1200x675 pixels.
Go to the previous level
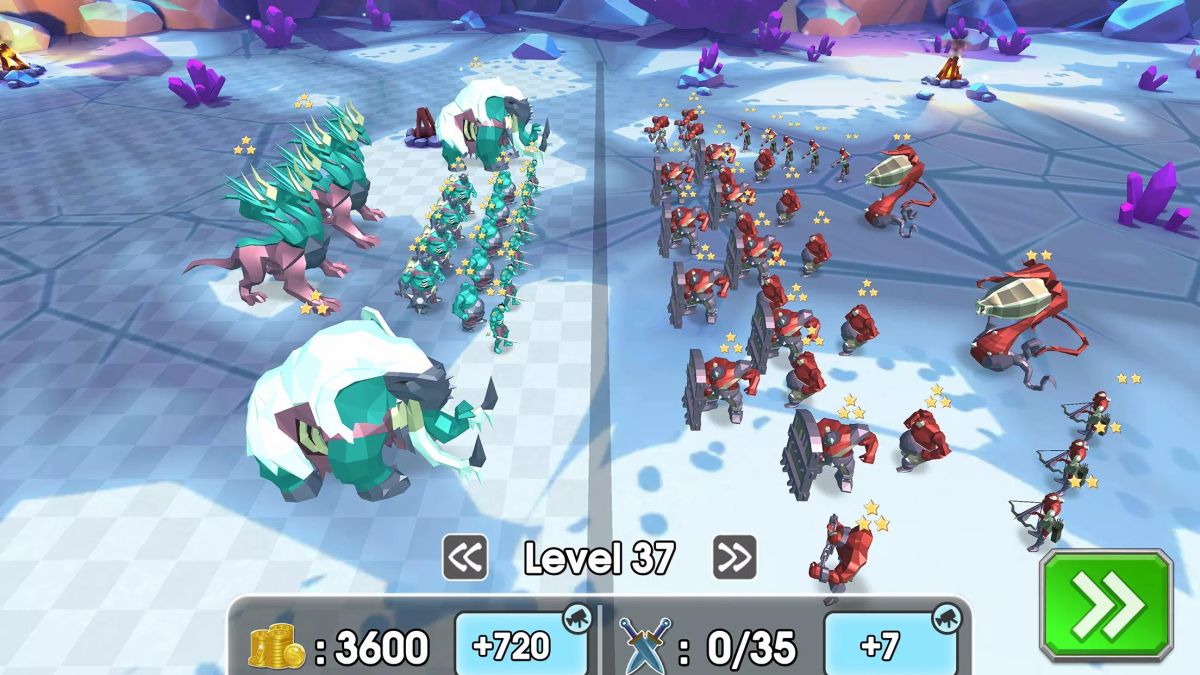click(465, 558)
